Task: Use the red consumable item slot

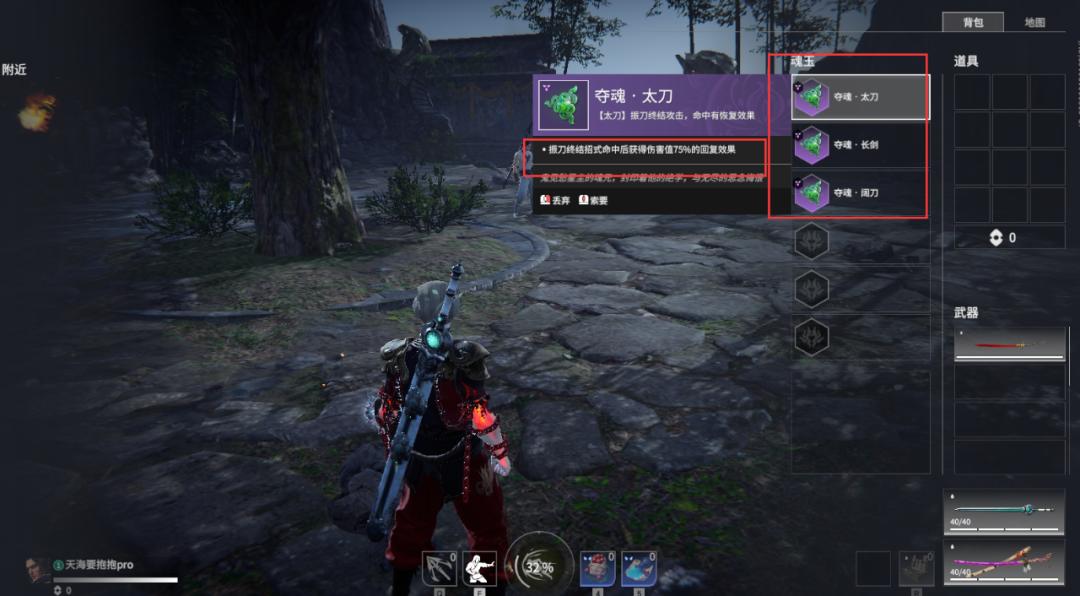Action: point(597,568)
